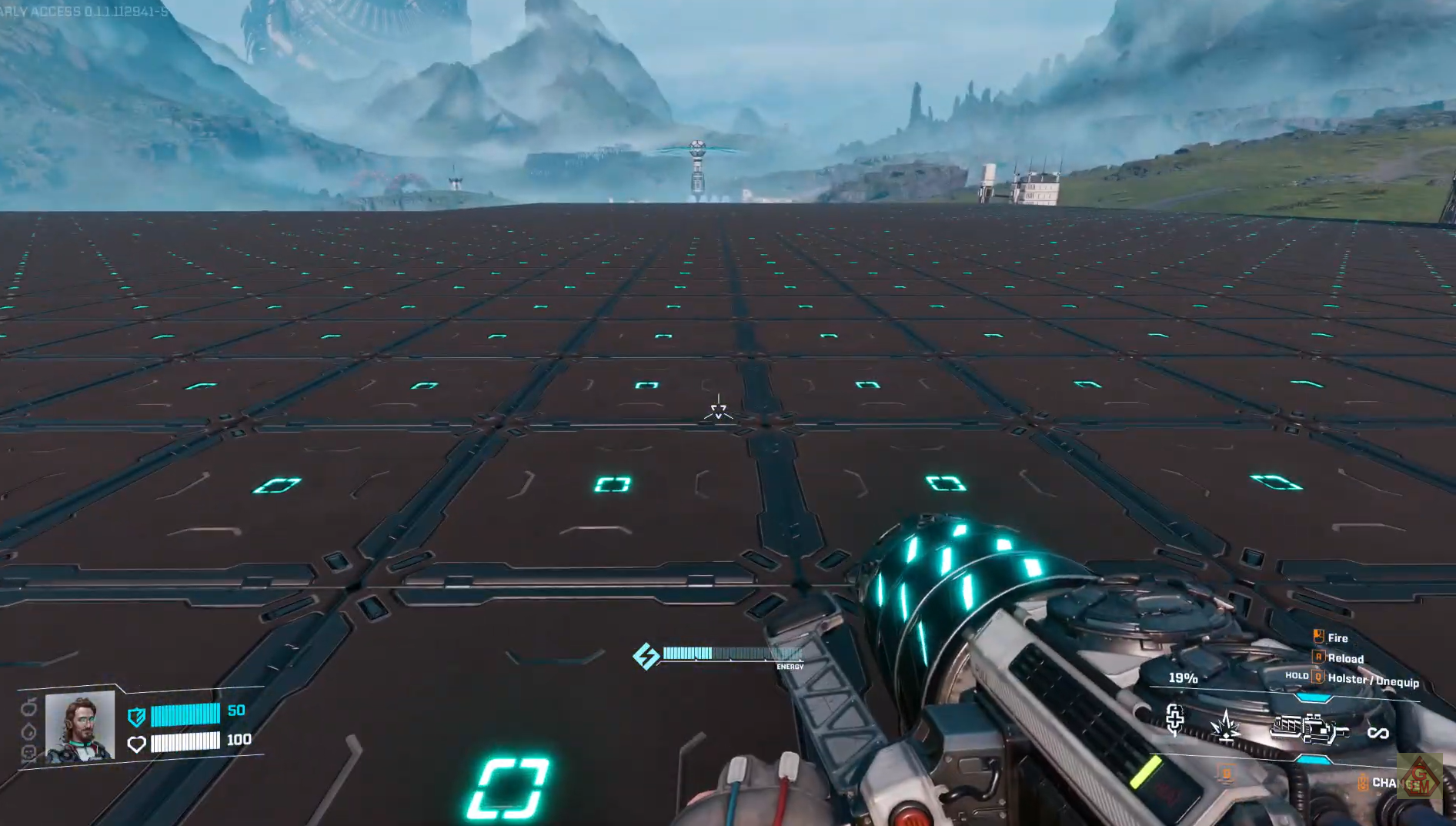Click the thirst droplet status icon
The image size is (1456, 826).
pyautogui.click(x=29, y=731)
